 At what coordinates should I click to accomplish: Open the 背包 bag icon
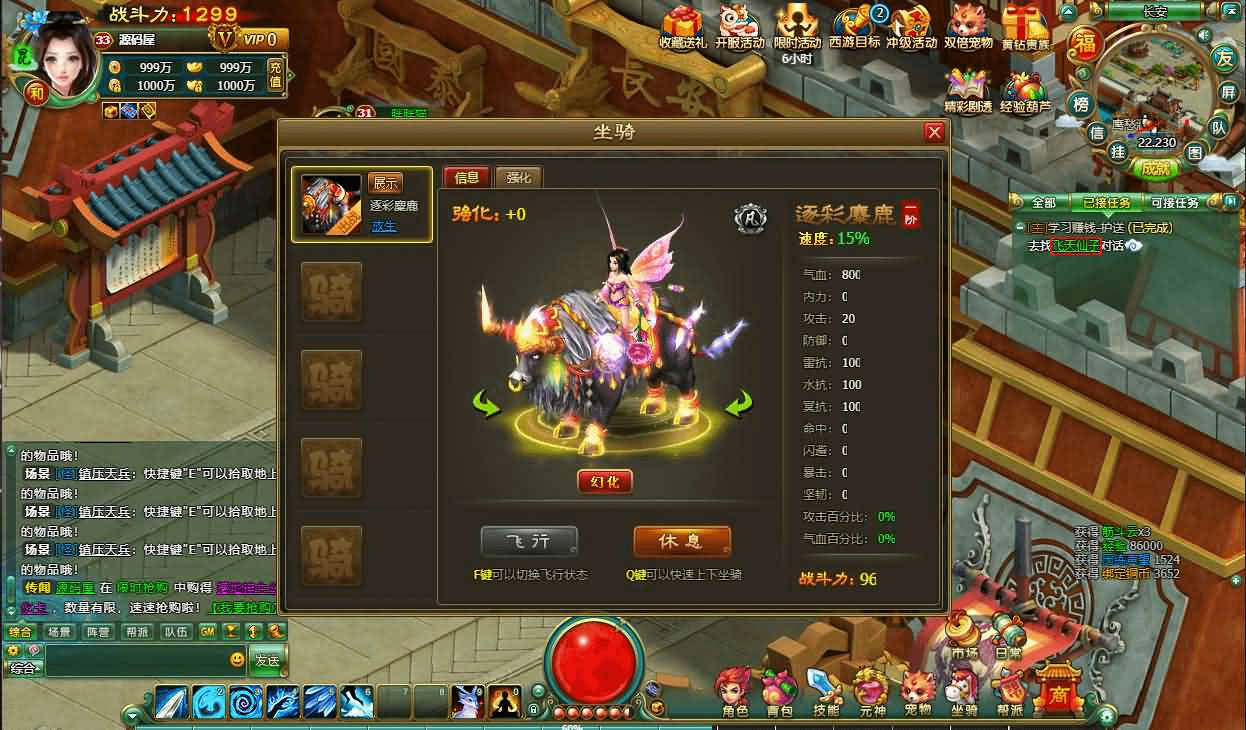click(x=779, y=694)
